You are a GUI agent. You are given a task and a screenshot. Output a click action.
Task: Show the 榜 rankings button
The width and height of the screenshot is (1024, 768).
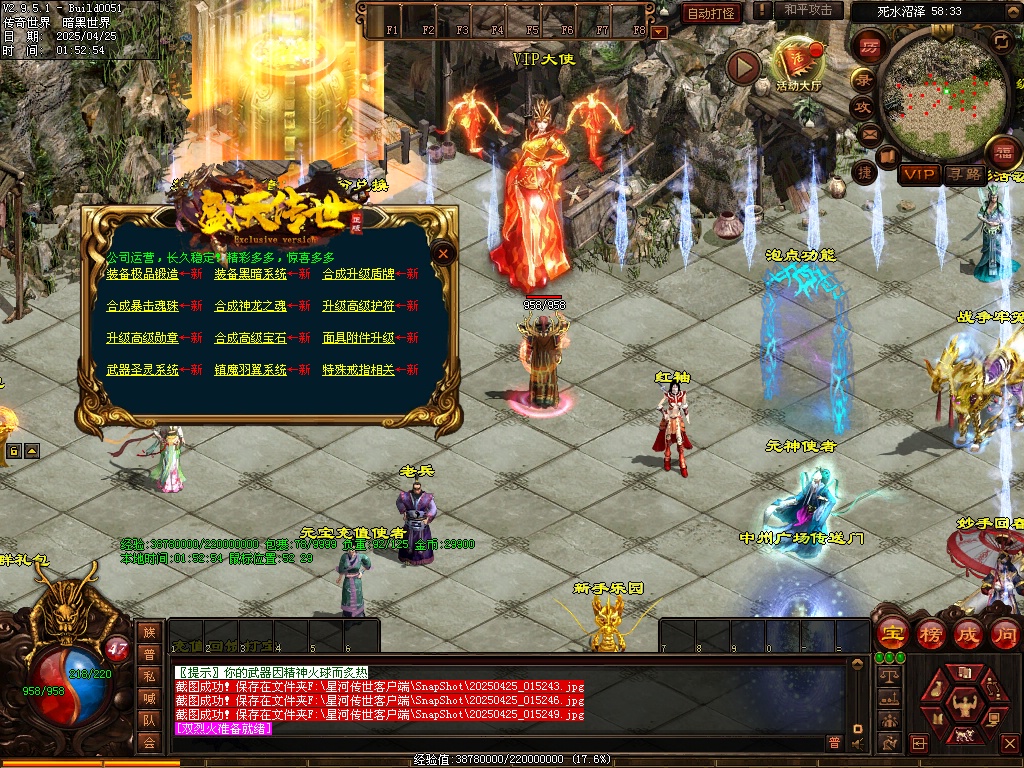pyautogui.click(x=930, y=634)
